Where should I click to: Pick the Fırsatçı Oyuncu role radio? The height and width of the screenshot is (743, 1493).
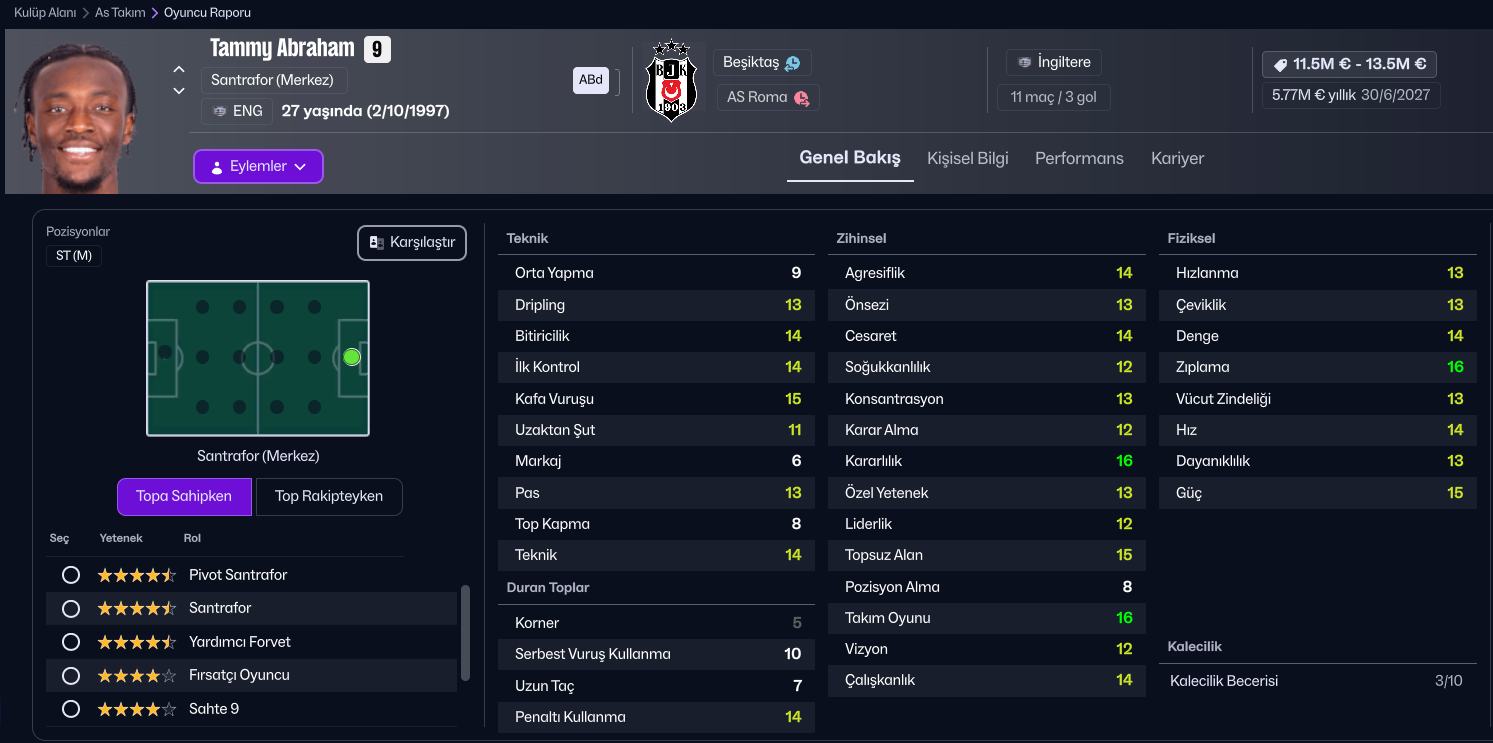pos(71,676)
